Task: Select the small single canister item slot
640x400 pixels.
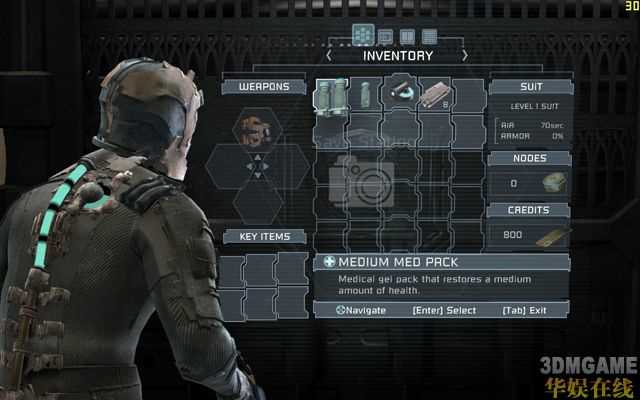Action: [x=365, y=96]
